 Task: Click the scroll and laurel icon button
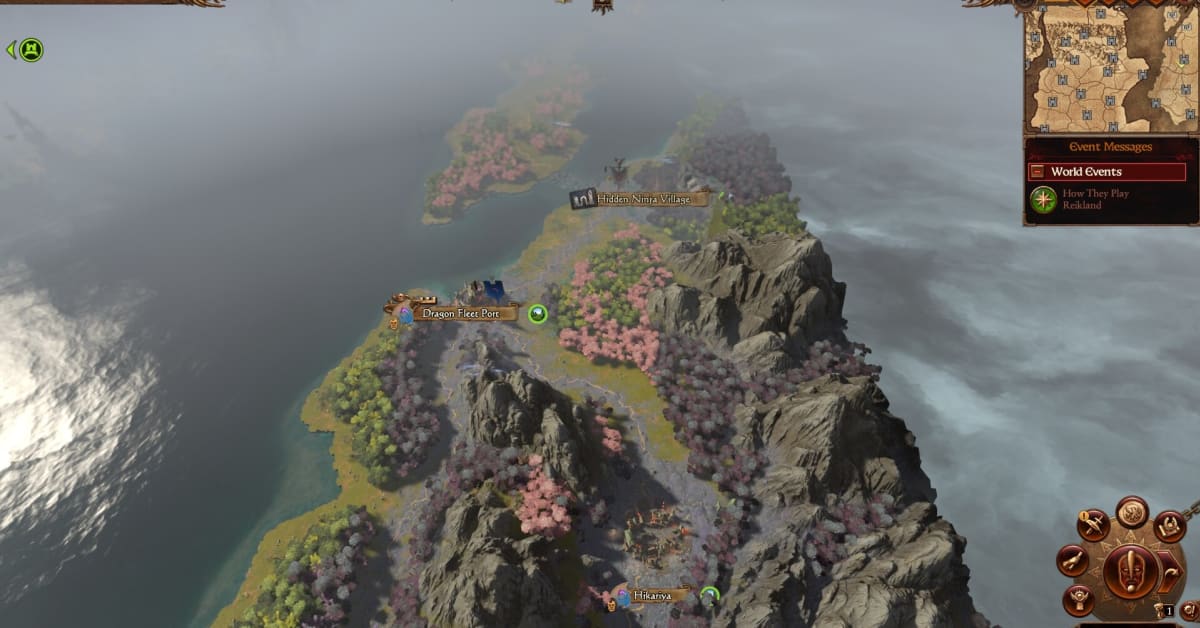pos(1169,525)
